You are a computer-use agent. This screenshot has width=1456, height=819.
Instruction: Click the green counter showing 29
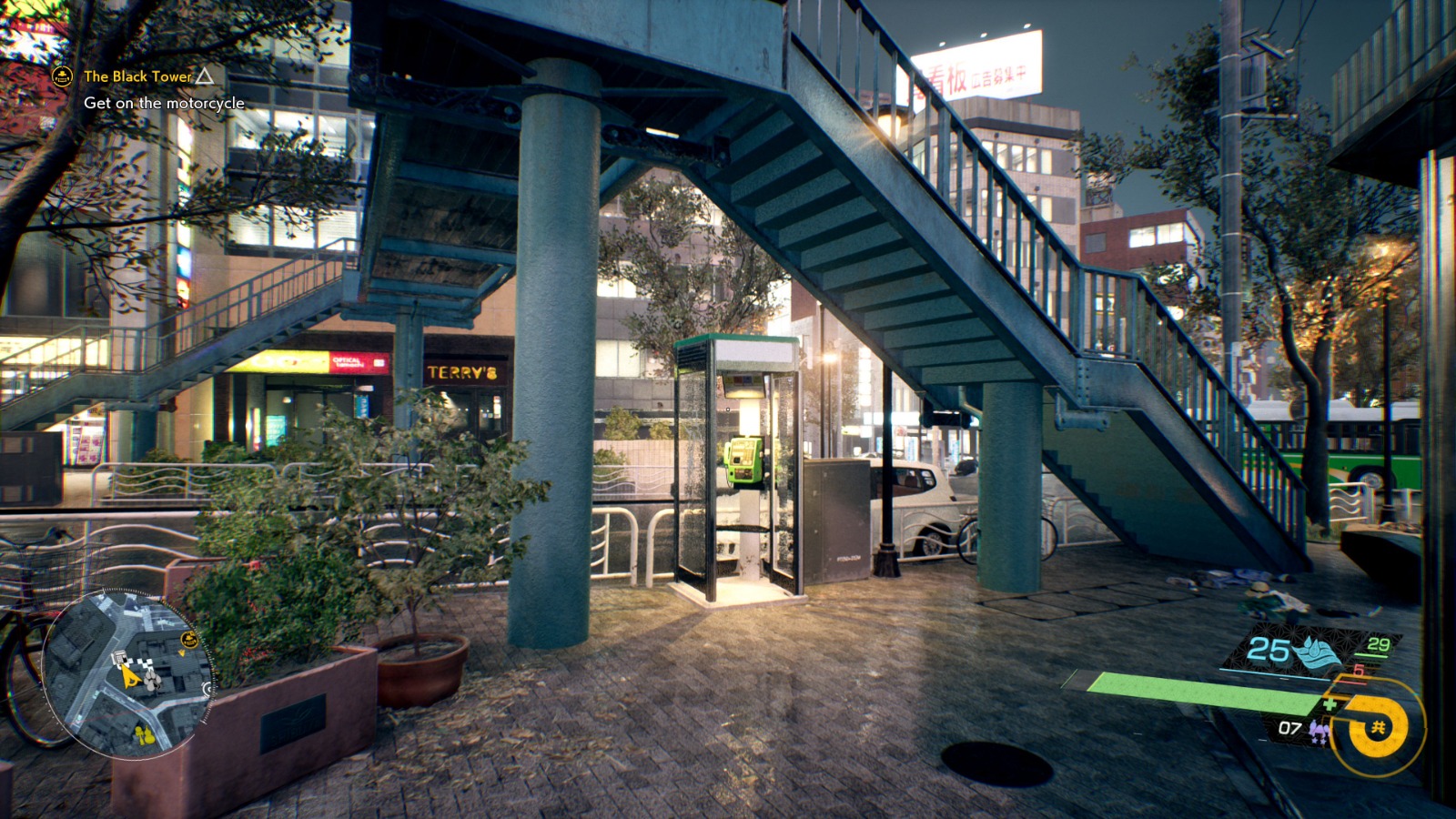1379,645
